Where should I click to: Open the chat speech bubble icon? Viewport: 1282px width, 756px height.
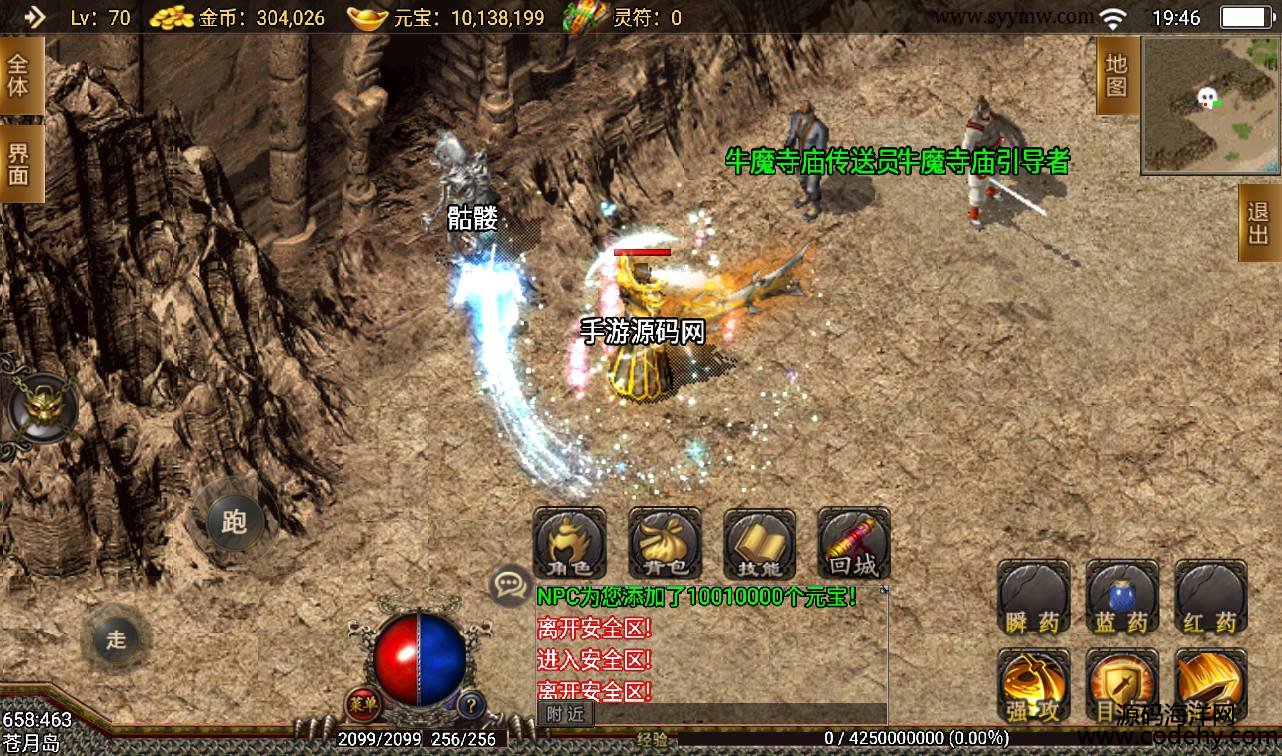click(x=510, y=584)
